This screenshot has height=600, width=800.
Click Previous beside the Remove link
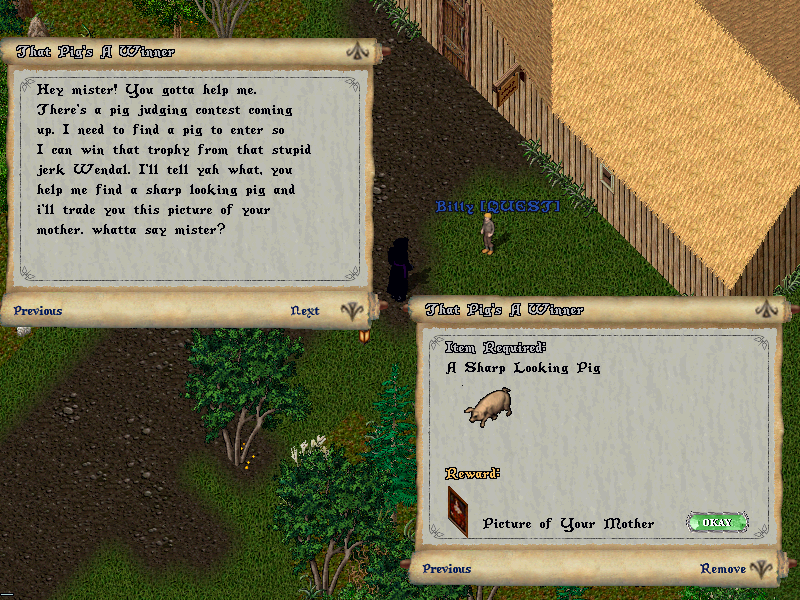coord(447,569)
